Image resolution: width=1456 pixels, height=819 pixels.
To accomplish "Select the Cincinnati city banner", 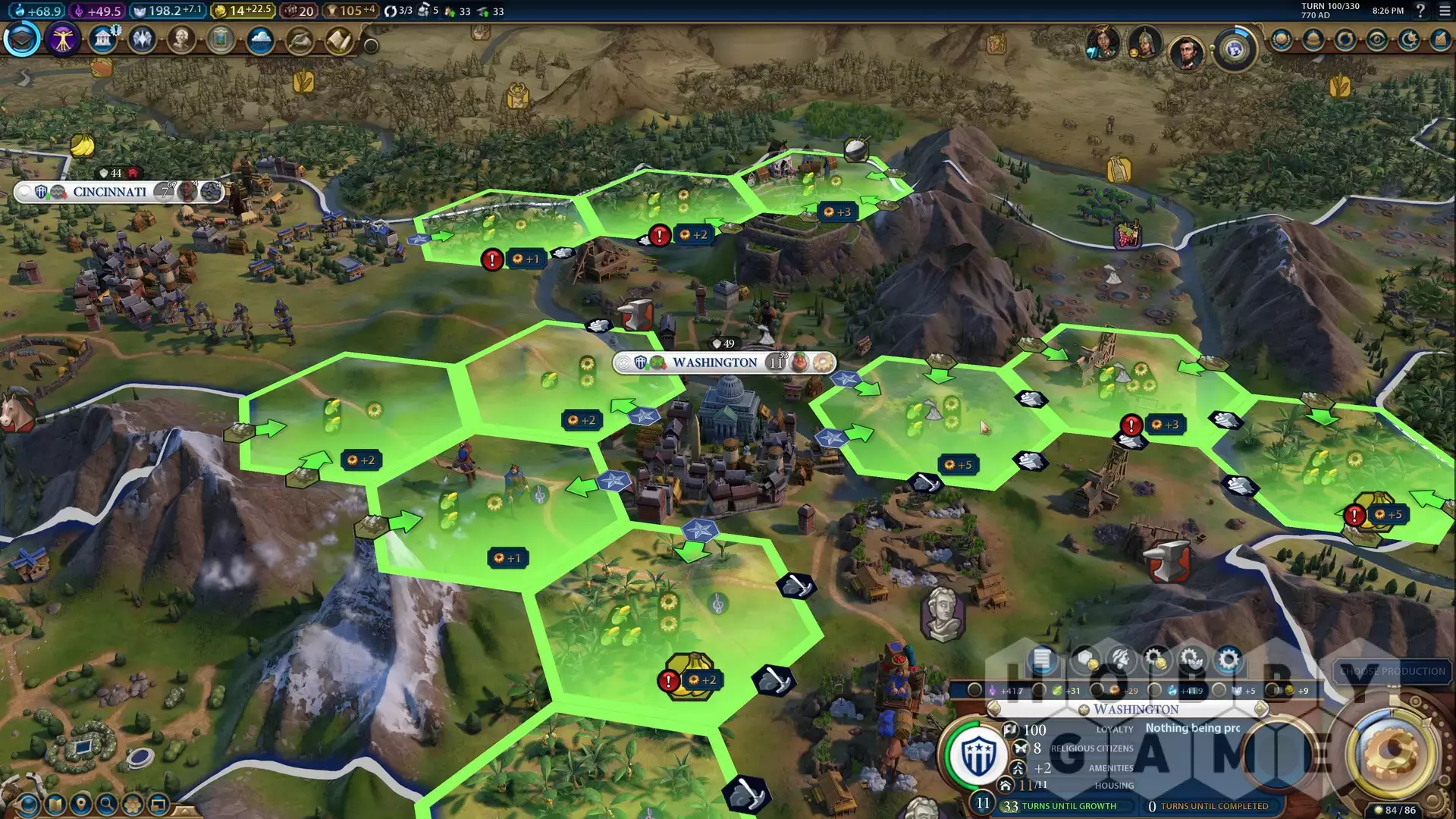I will 110,192.
